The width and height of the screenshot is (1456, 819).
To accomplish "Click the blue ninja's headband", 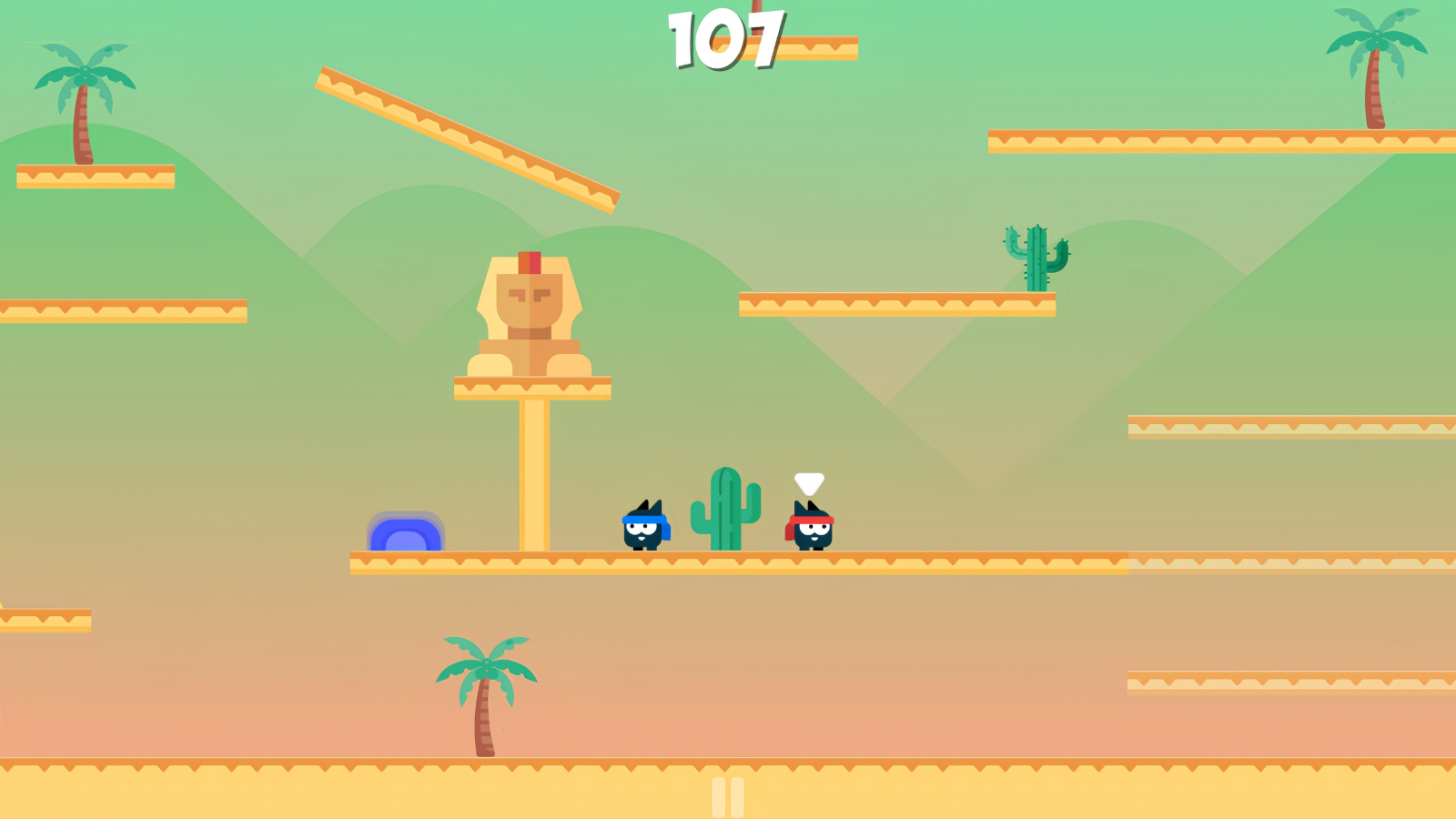I will 642,517.
